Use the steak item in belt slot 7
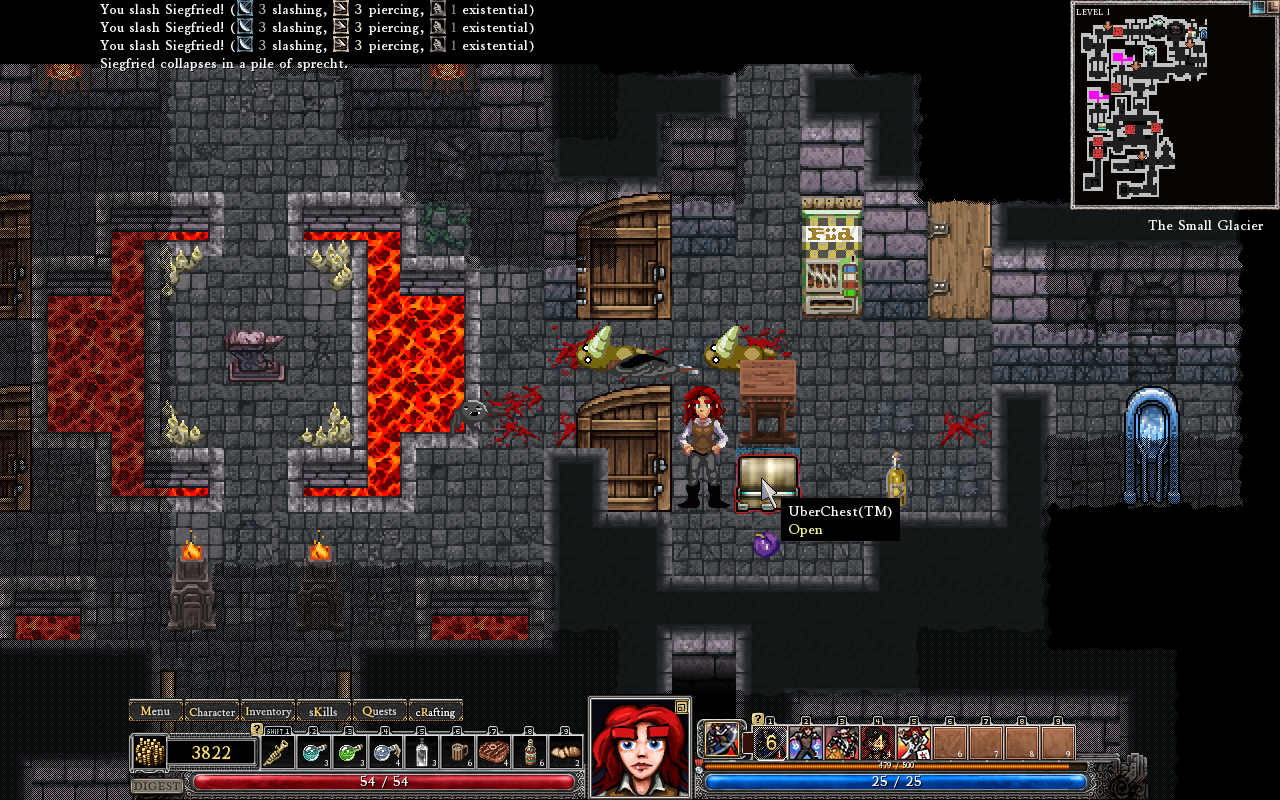This screenshot has width=1280, height=800. 496,752
